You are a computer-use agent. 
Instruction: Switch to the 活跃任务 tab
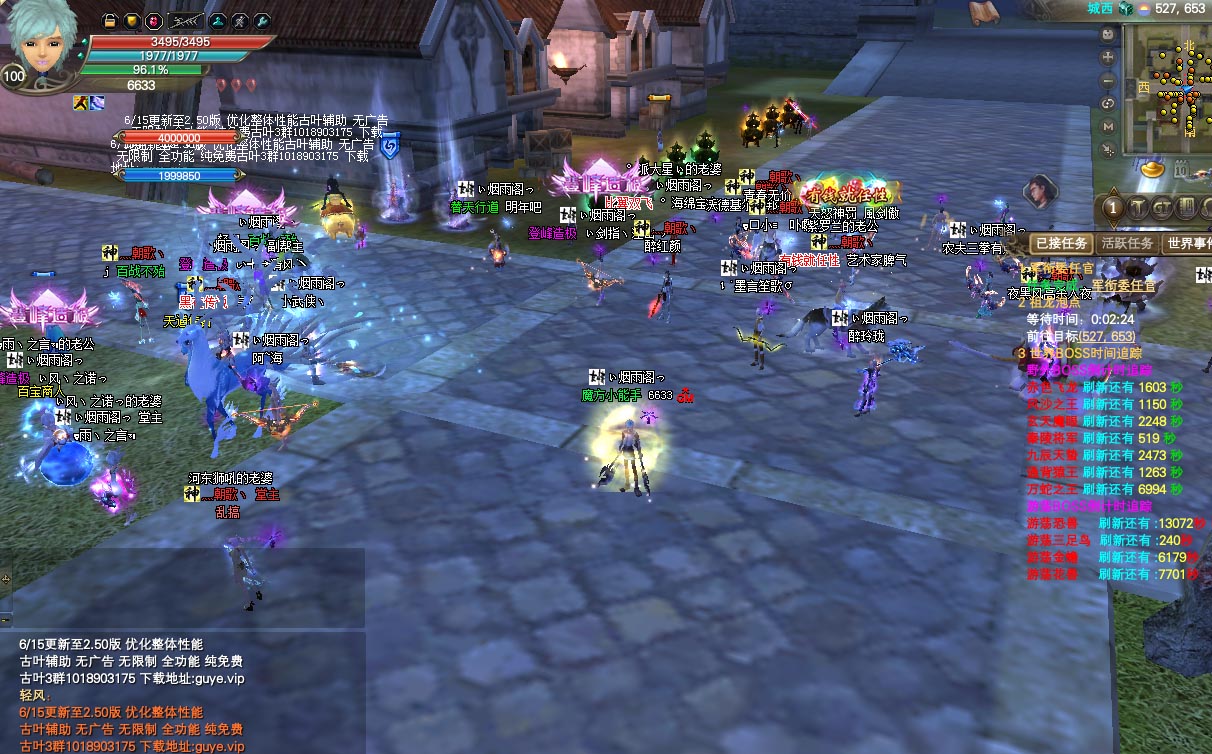(1127, 243)
